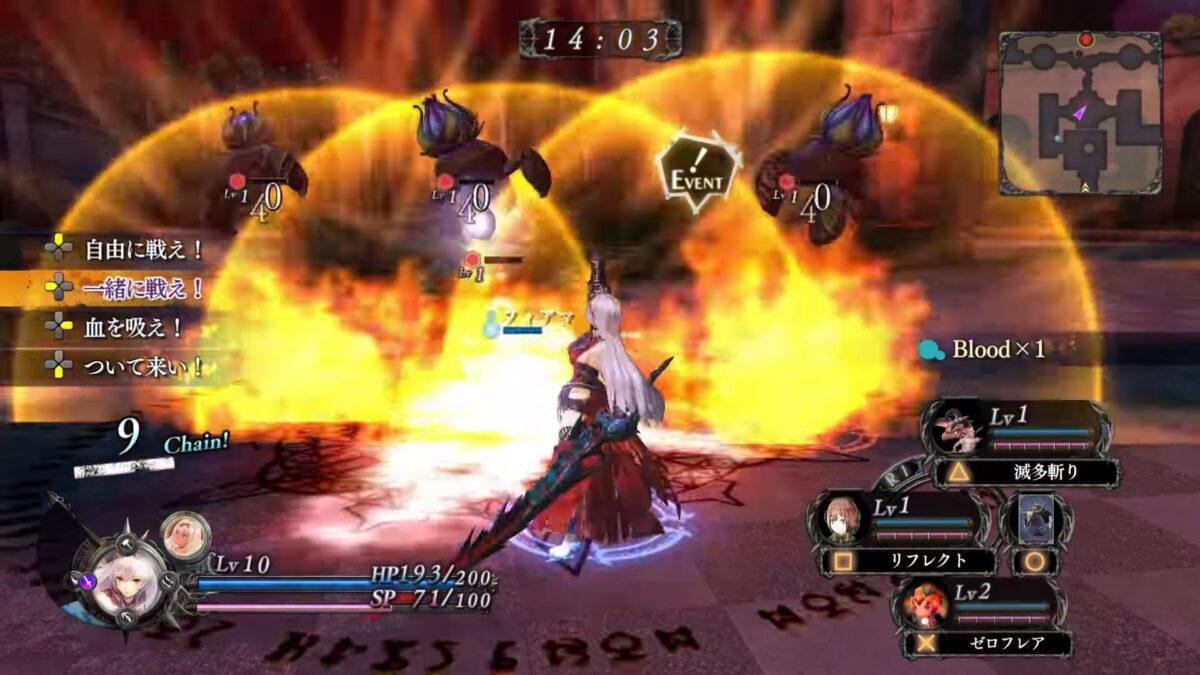Screen dimensions: 1200x675
Task: Select the ゼロフレア servan's orange portrait
Action: click(x=921, y=603)
